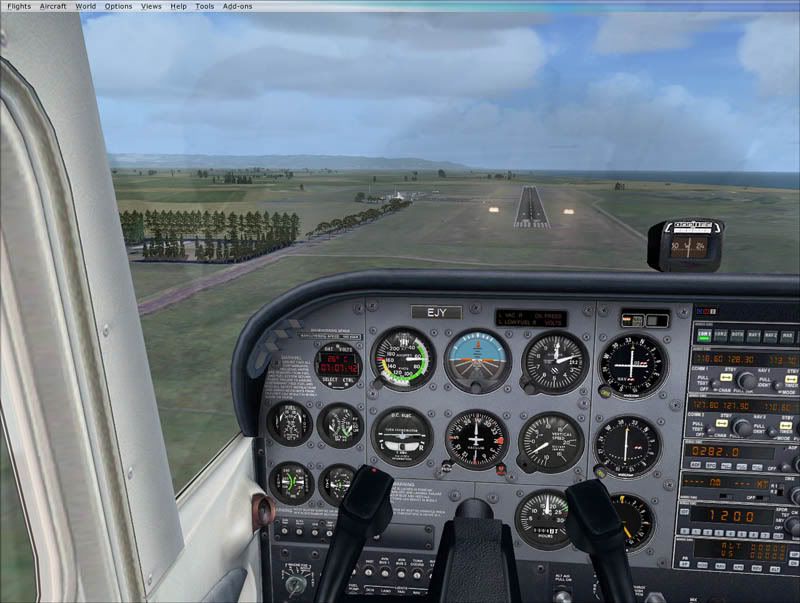Open the Add-ons menu

tap(237, 6)
